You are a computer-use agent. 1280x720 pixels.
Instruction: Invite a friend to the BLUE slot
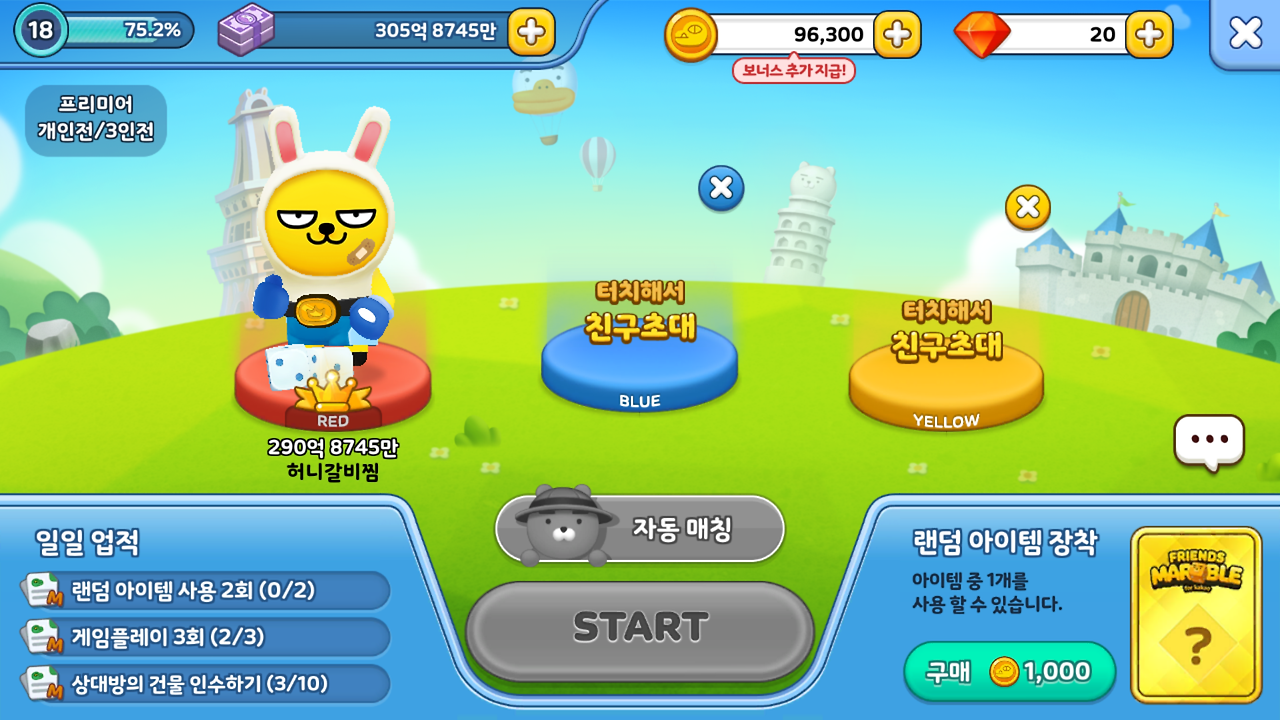pos(638,360)
